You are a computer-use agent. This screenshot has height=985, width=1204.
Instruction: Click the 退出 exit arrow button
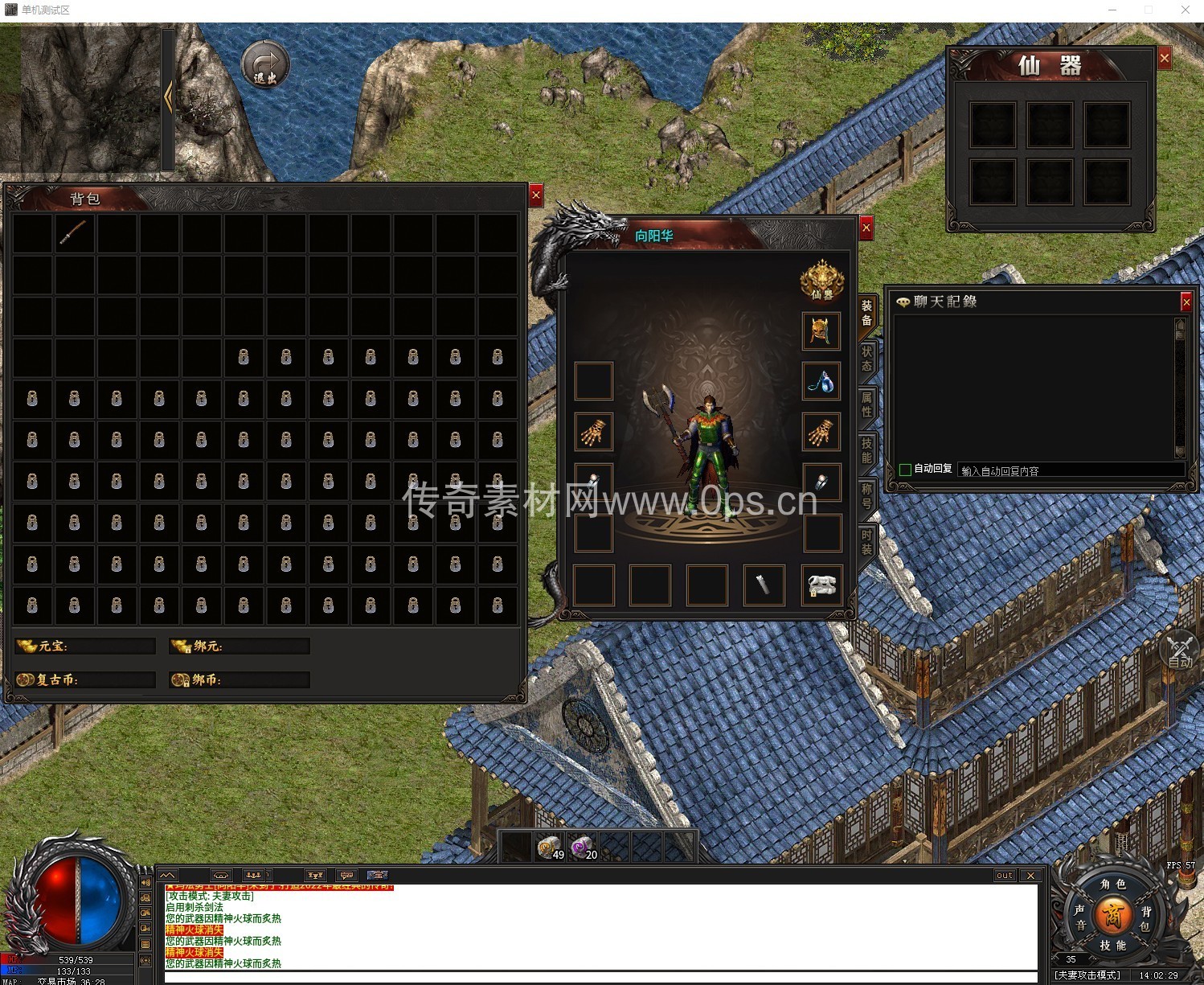[265, 64]
